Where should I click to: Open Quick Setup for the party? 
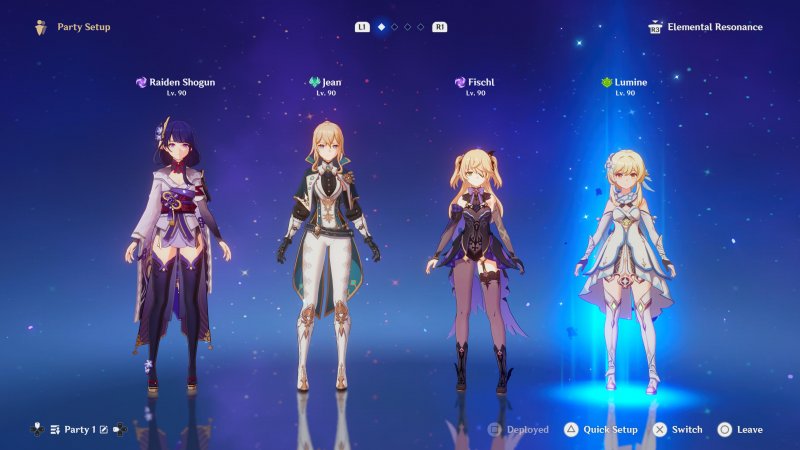click(x=600, y=430)
